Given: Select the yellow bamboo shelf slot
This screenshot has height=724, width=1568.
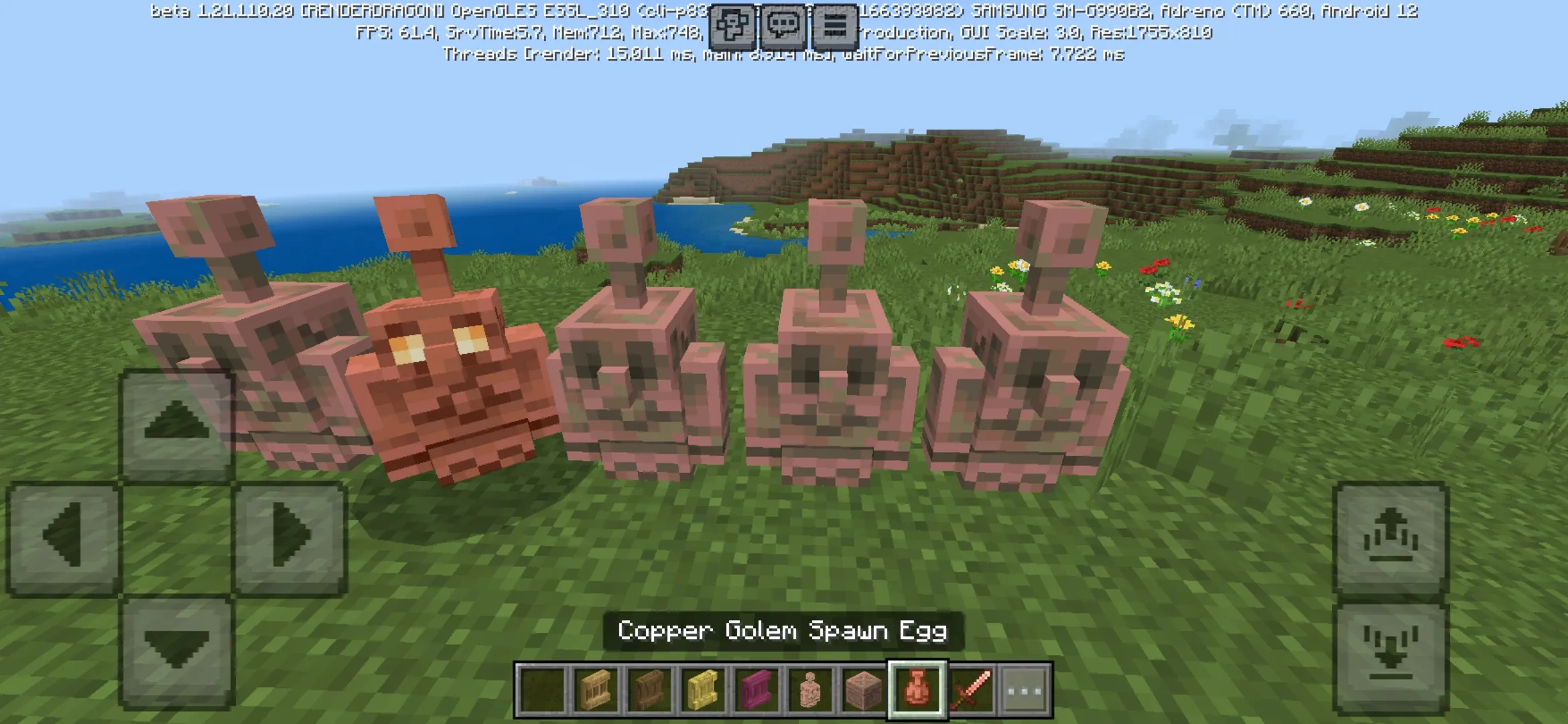Looking at the screenshot, I should [x=703, y=690].
